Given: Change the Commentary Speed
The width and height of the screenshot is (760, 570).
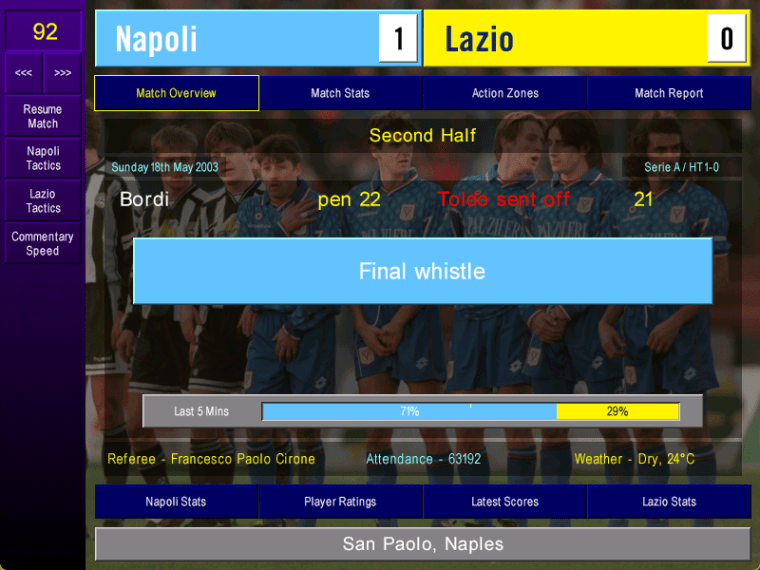Looking at the screenshot, I should coord(43,244).
